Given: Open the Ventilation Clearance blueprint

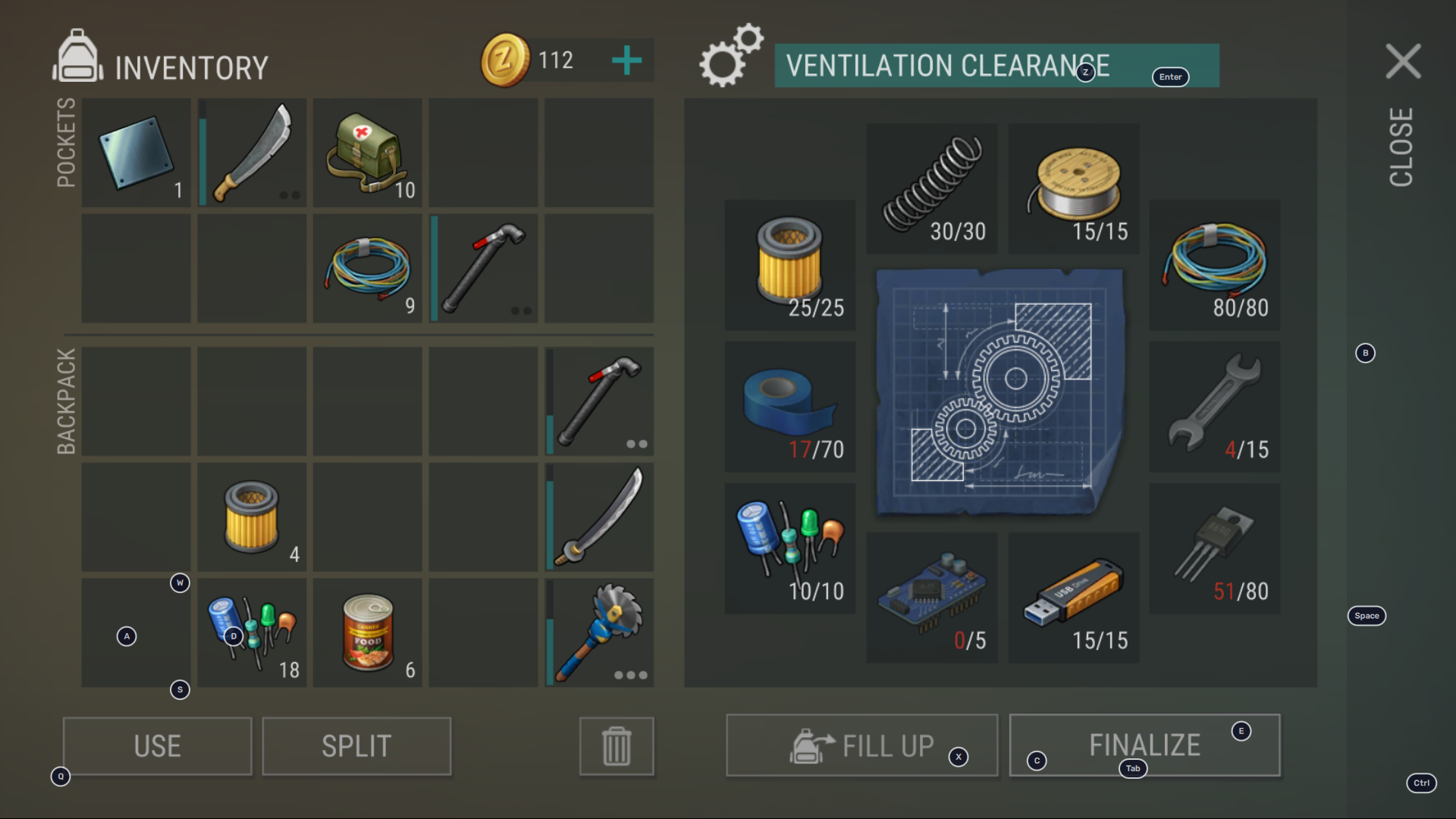Looking at the screenshot, I should [x=999, y=391].
